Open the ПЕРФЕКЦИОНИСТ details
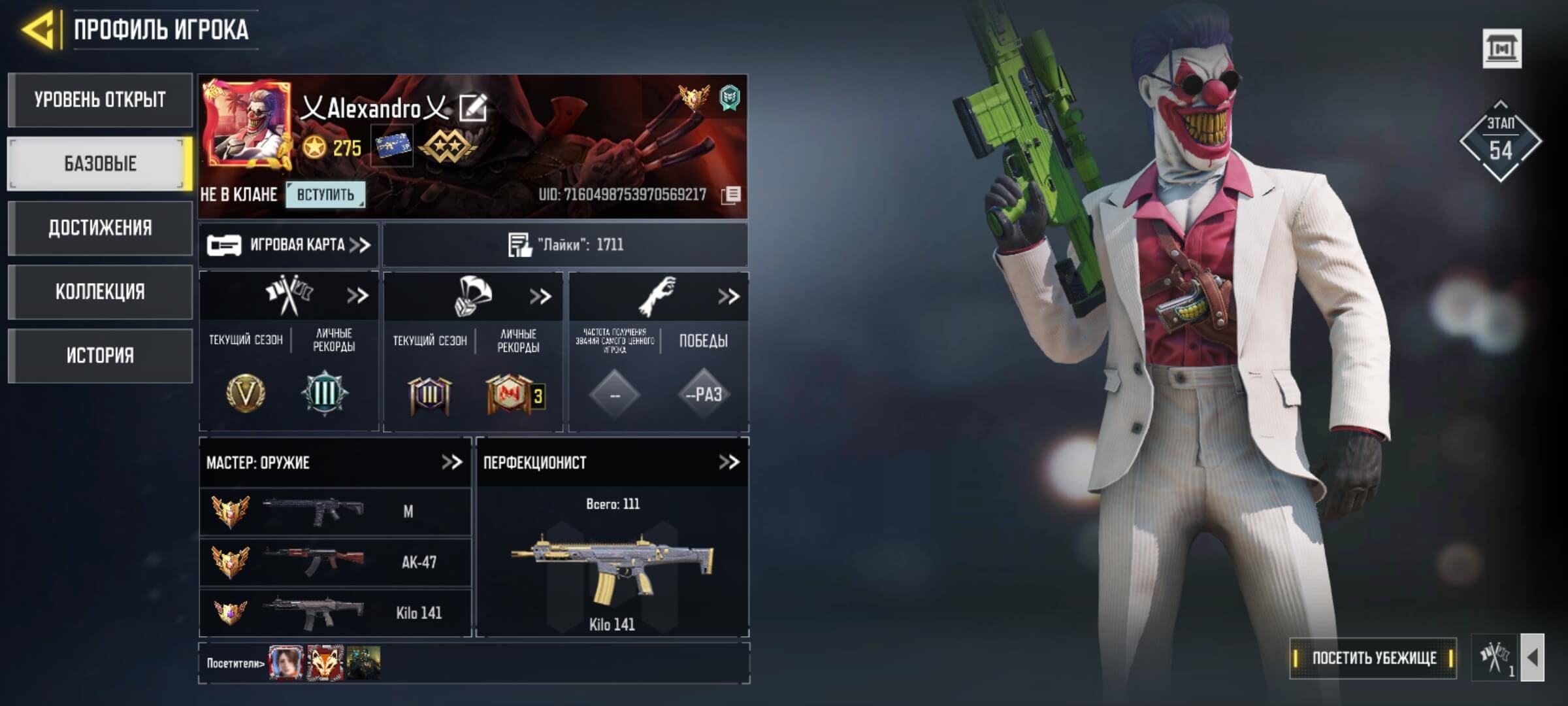Image resolution: width=1568 pixels, height=706 pixels. tap(728, 463)
